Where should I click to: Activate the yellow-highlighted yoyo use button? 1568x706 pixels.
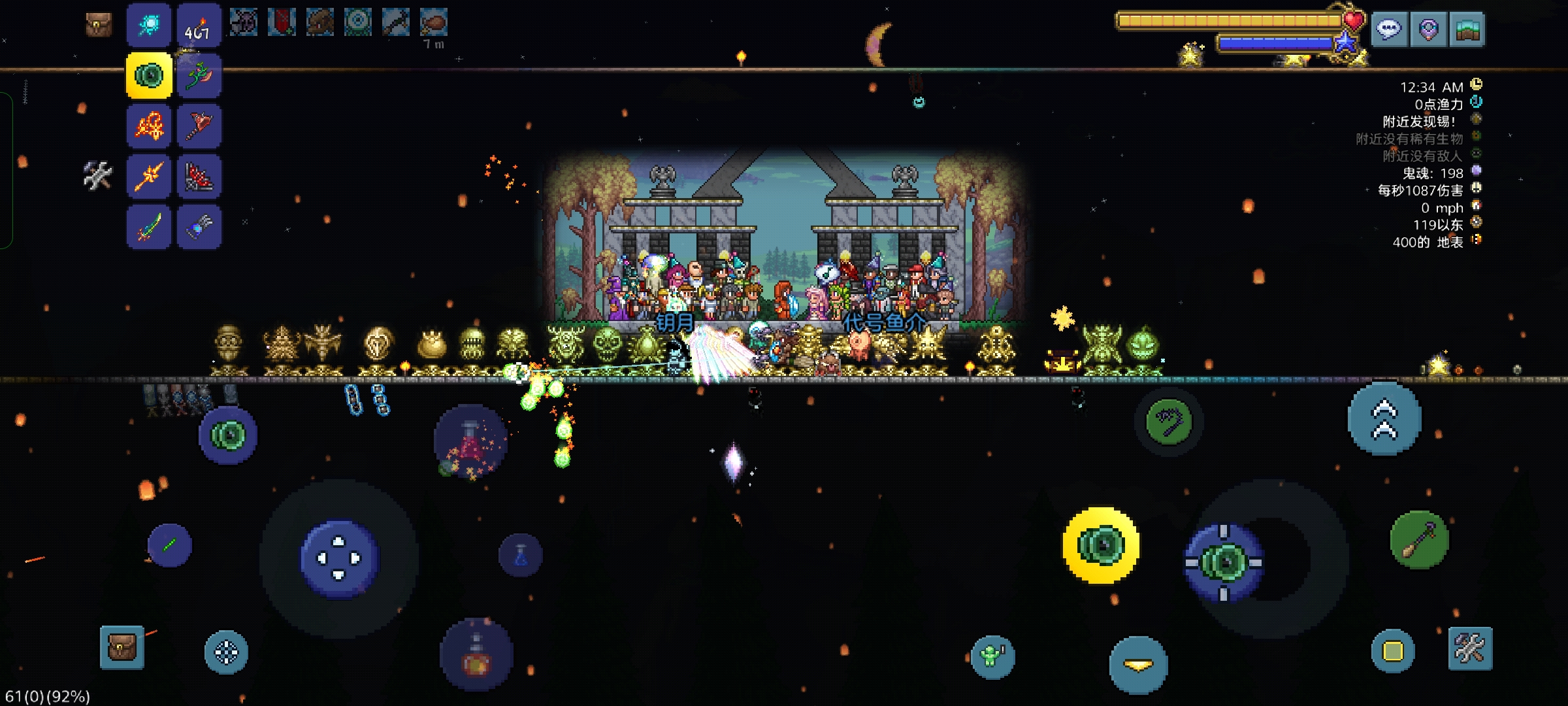[1101, 545]
